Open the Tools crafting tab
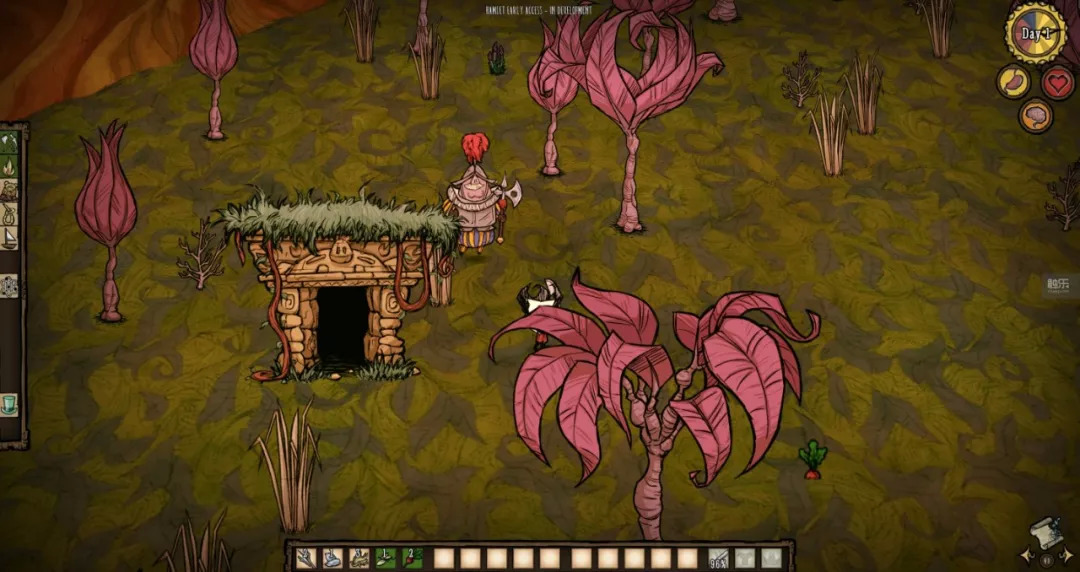 [x=10, y=142]
